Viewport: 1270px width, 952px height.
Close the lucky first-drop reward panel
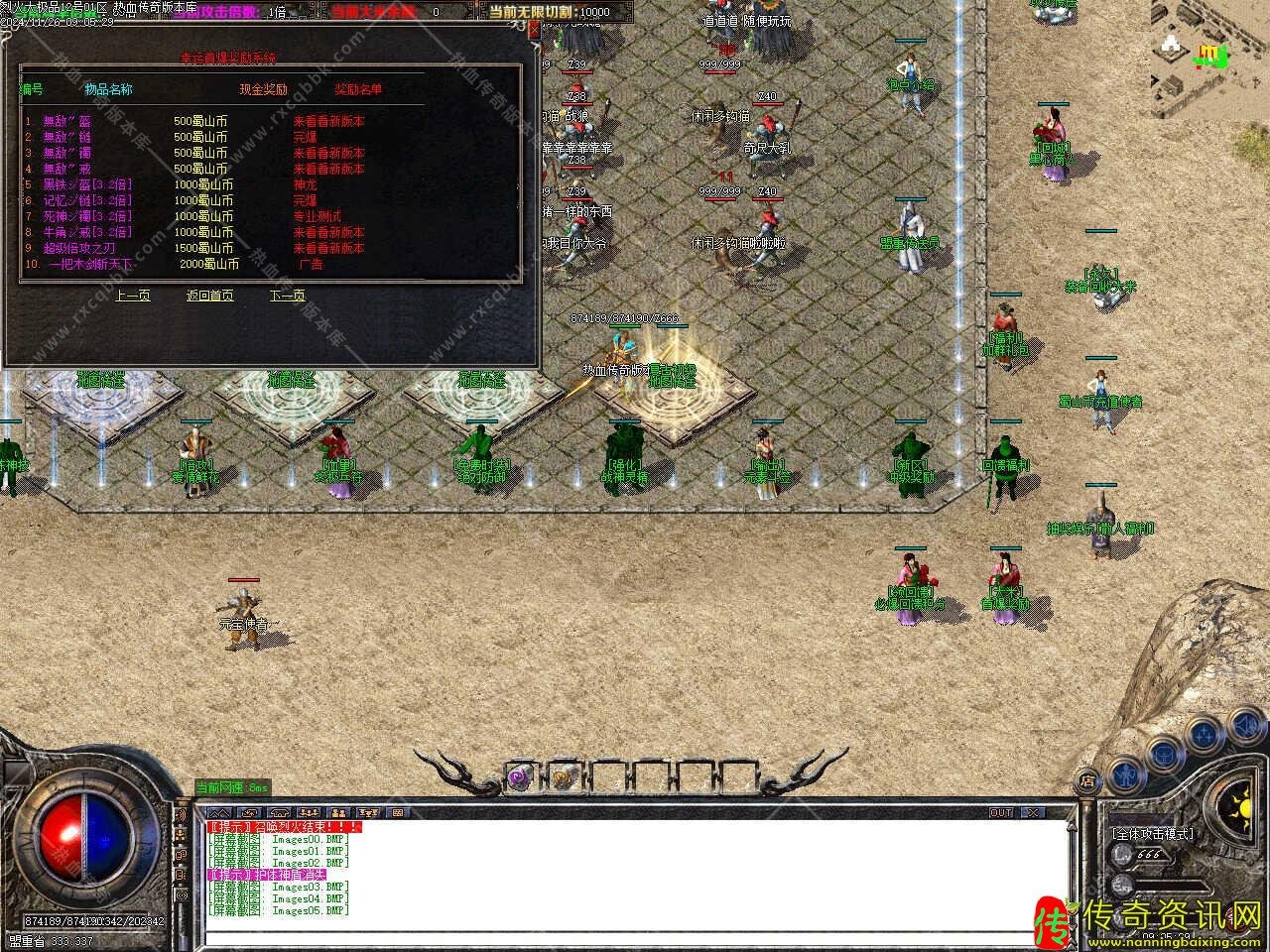[x=534, y=30]
